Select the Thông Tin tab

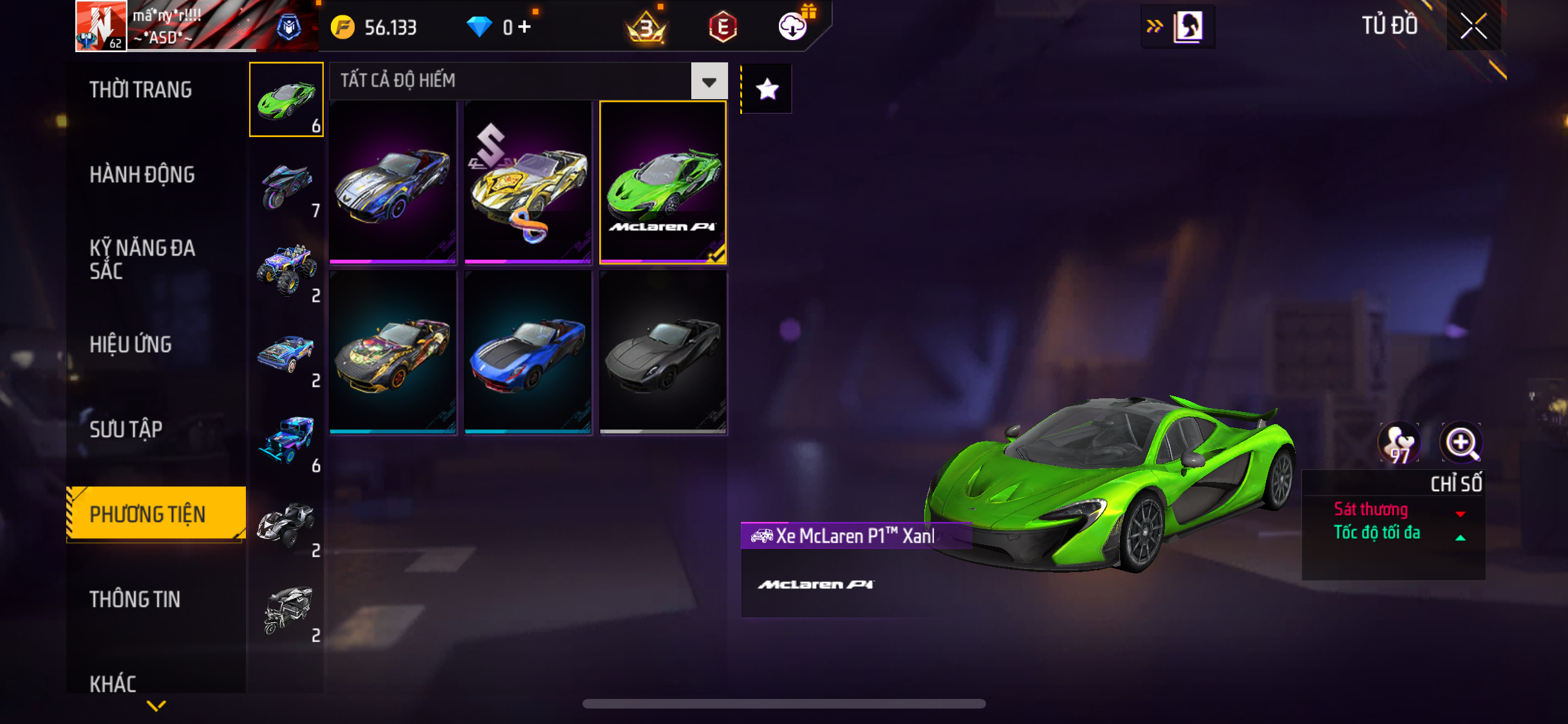pos(135,599)
